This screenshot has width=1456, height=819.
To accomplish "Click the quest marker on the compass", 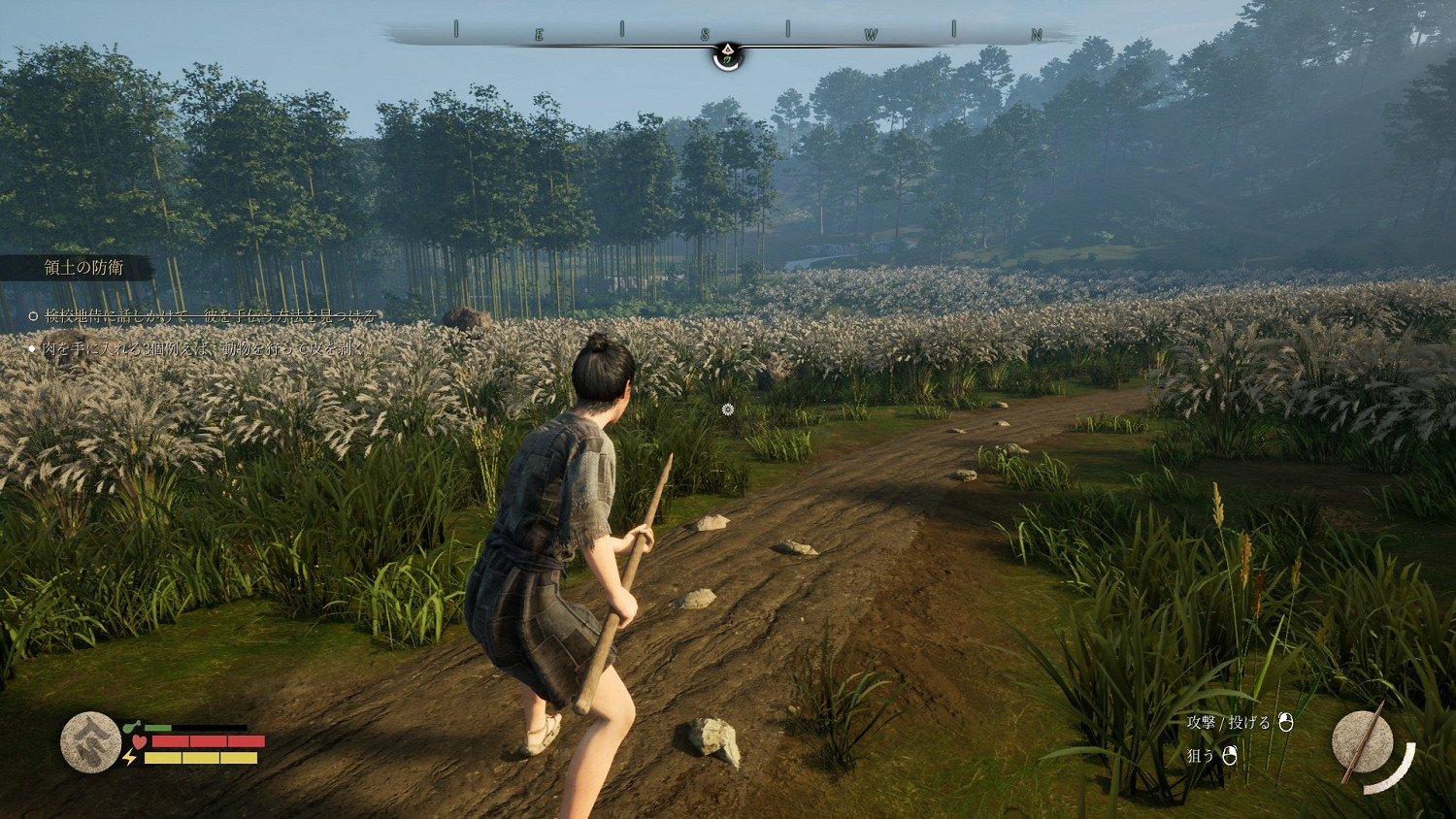I will point(727,55).
